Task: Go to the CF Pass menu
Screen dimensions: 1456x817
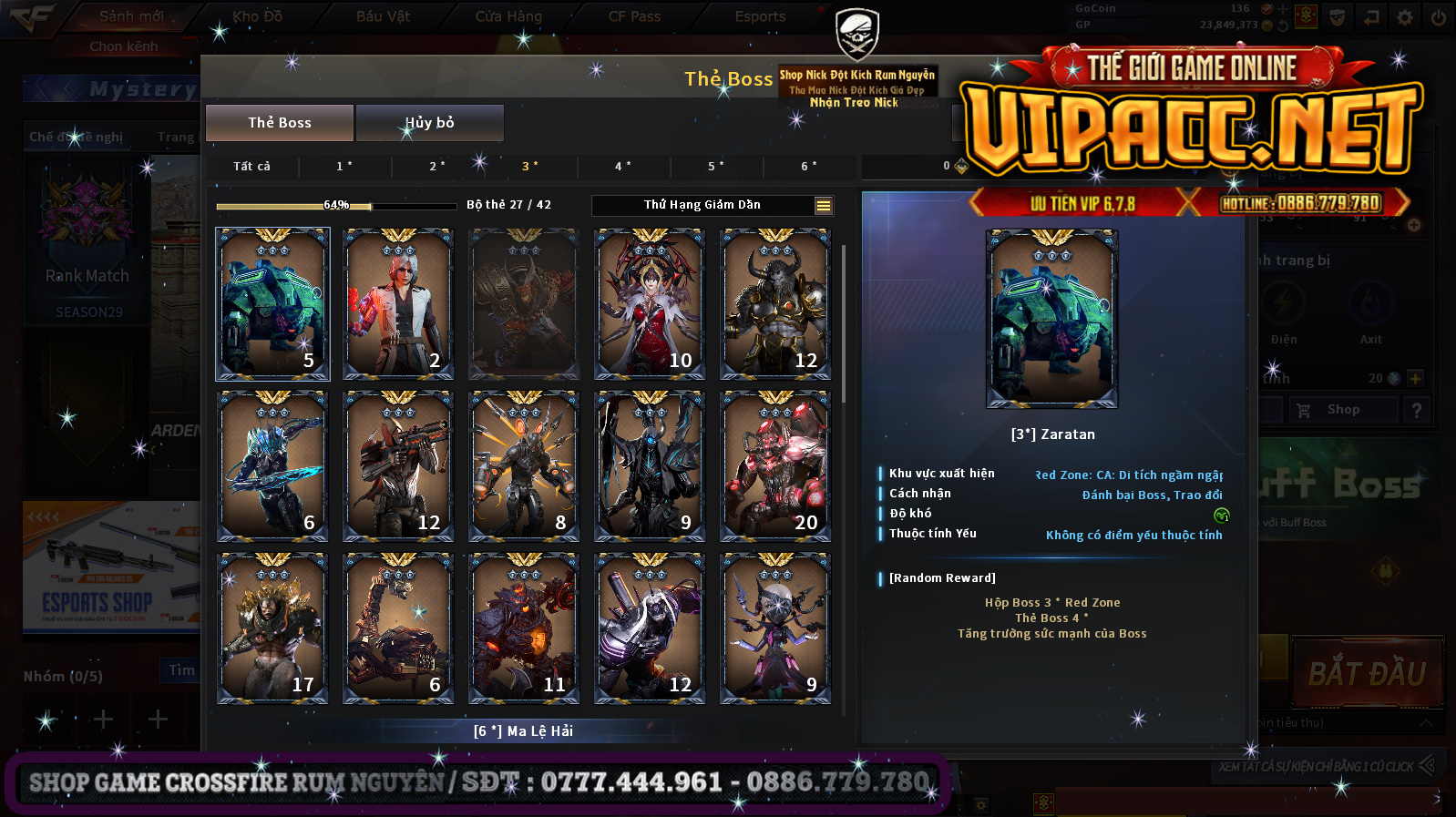Action: coord(634,16)
